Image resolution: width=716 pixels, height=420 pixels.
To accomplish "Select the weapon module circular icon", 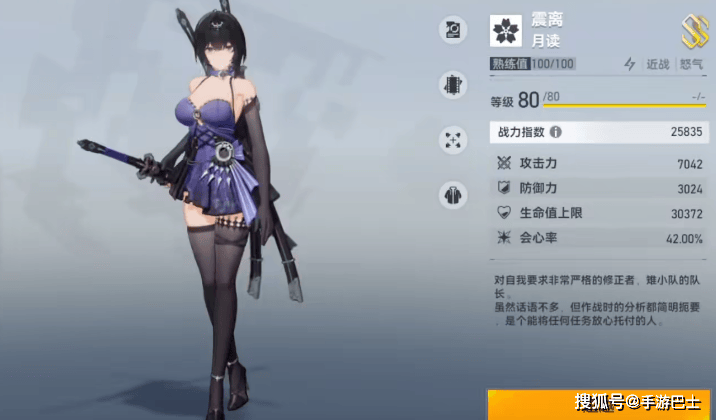I will tap(453, 85).
